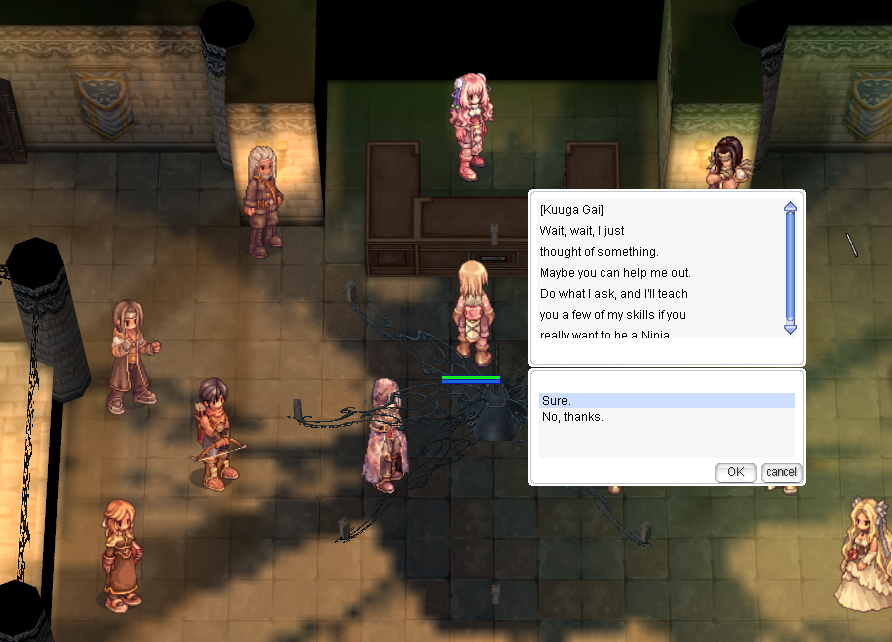
Task: Choose the "Sure." dialogue reply
Action: (557, 401)
